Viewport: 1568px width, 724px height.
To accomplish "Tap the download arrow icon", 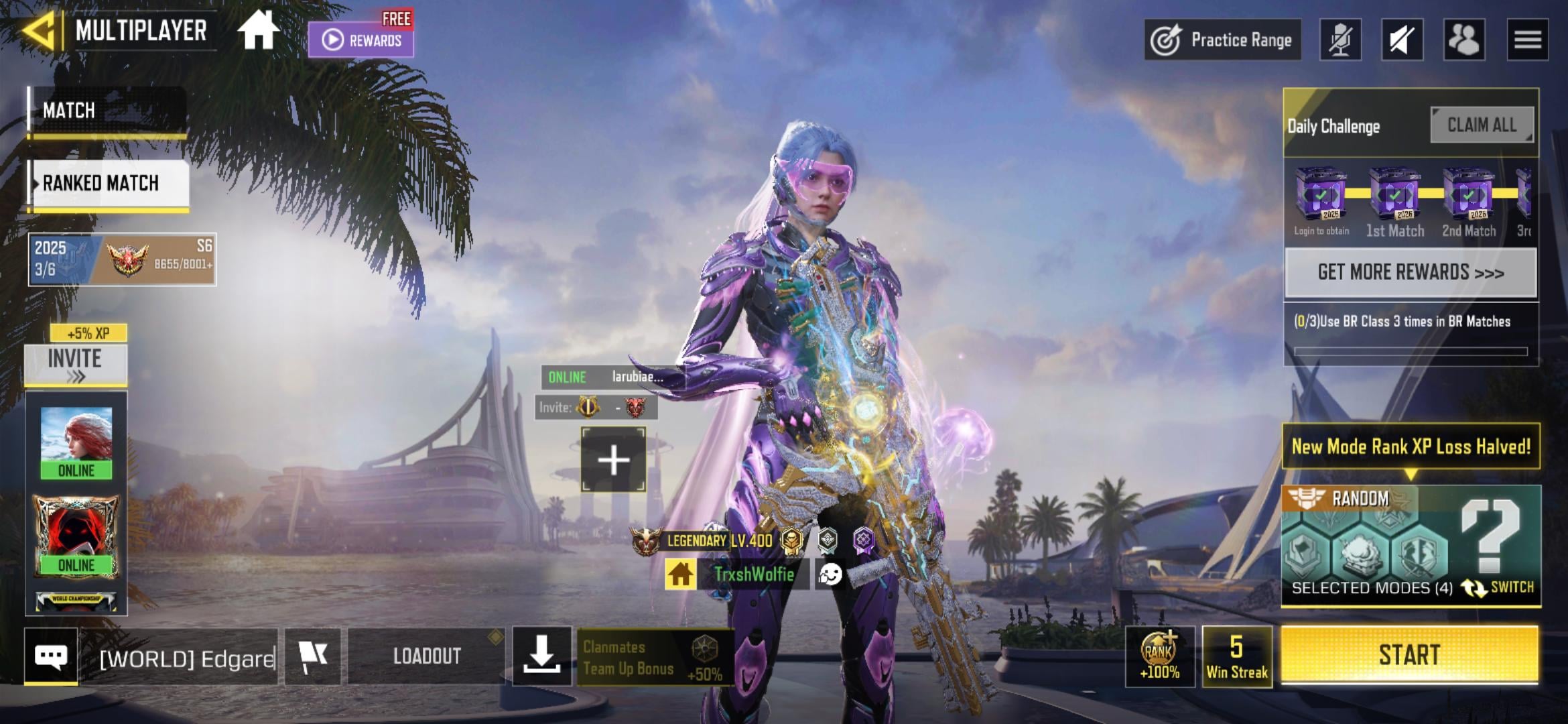I will pyautogui.click(x=541, y=655).
